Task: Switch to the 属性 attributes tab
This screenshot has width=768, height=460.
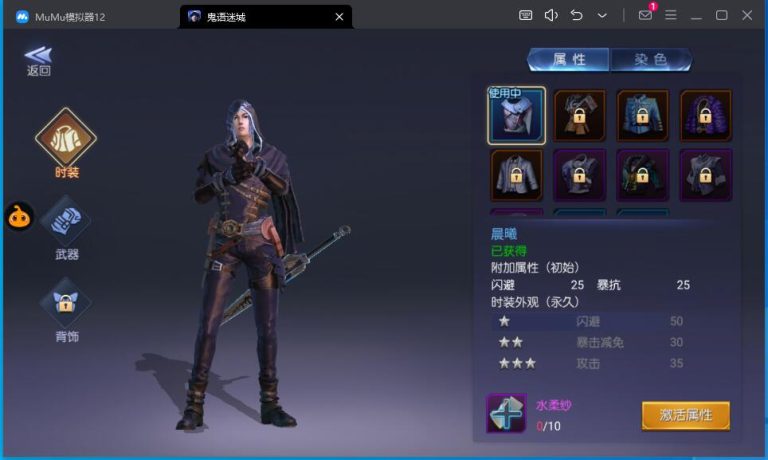Action: coord(568,59)
